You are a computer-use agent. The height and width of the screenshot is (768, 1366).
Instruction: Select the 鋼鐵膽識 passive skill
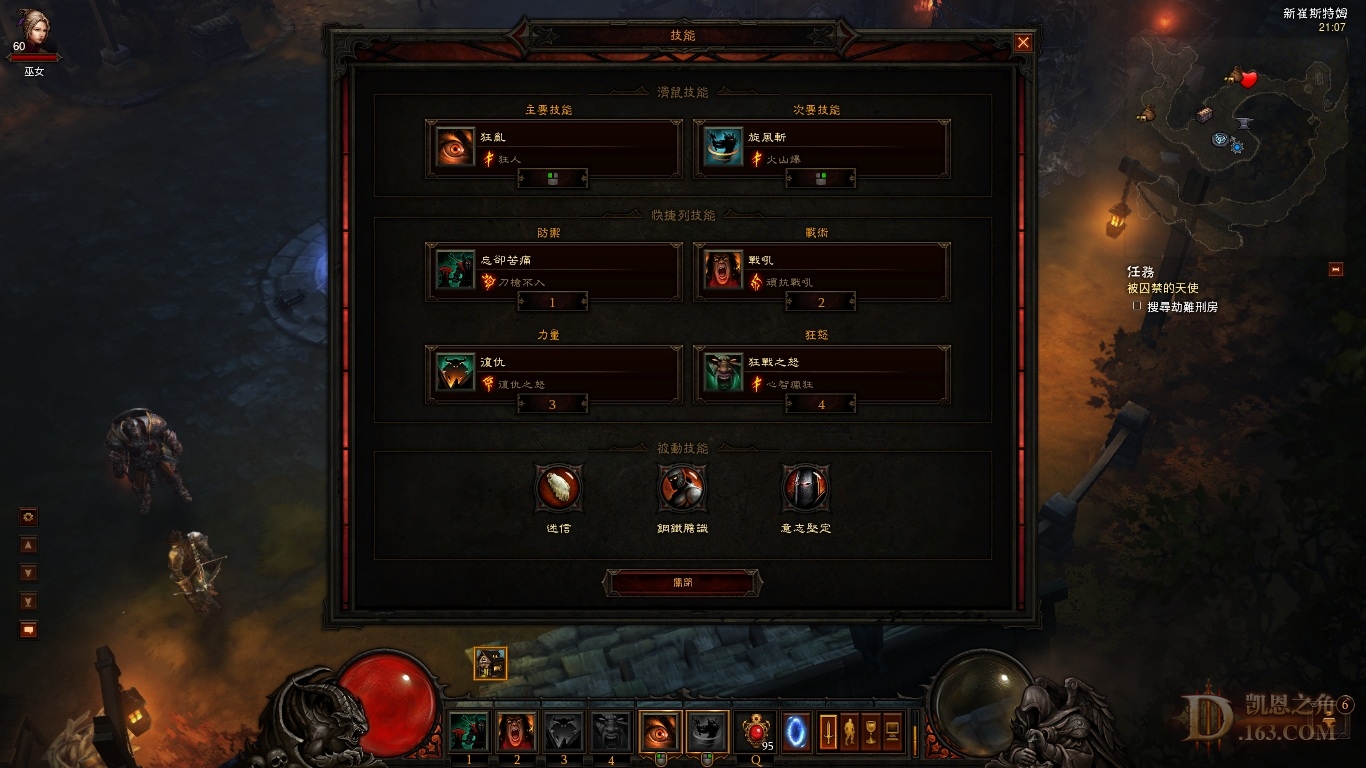click(682, 488)
